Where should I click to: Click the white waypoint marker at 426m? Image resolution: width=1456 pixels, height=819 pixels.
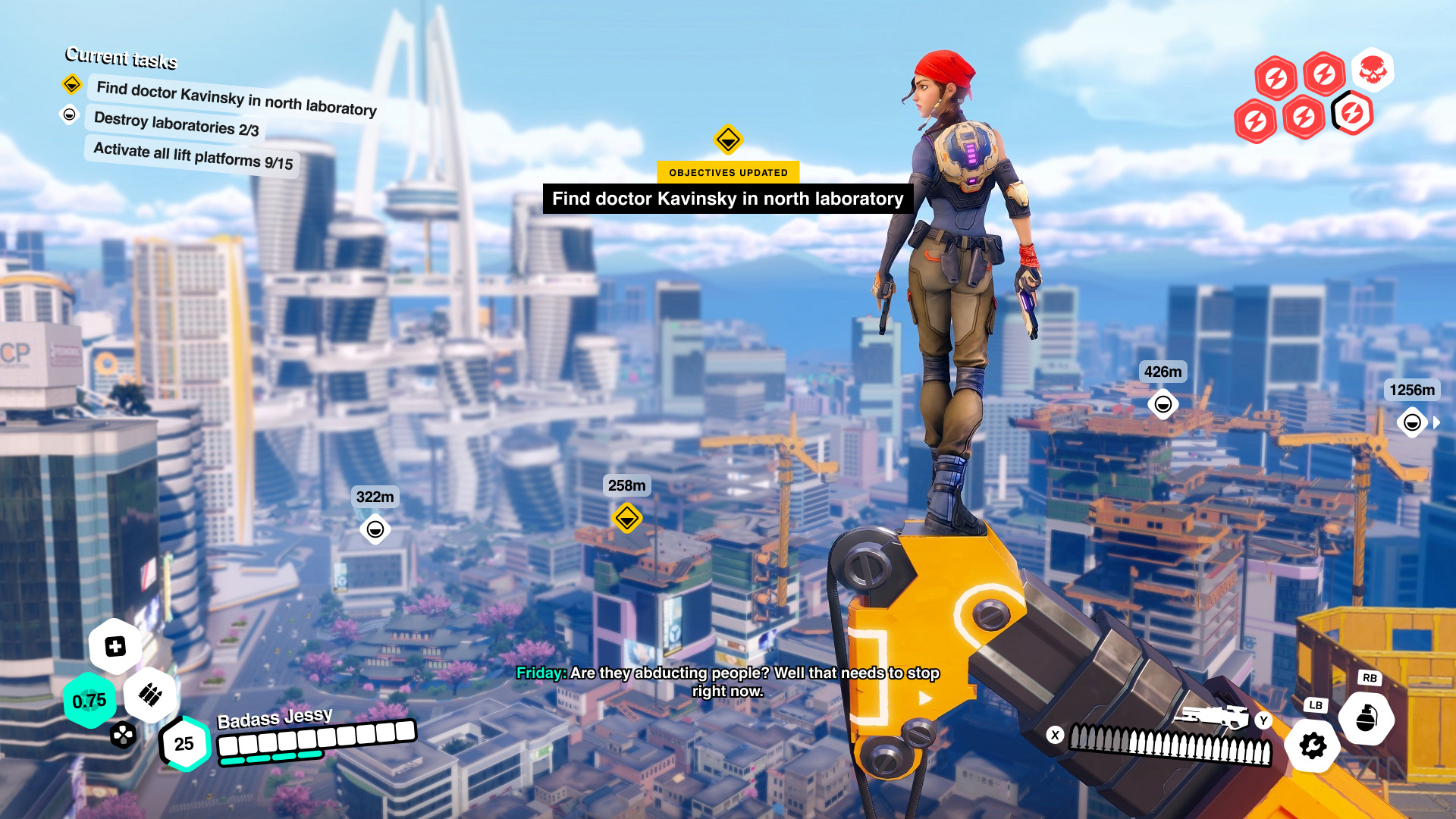tap(1163, 404)
